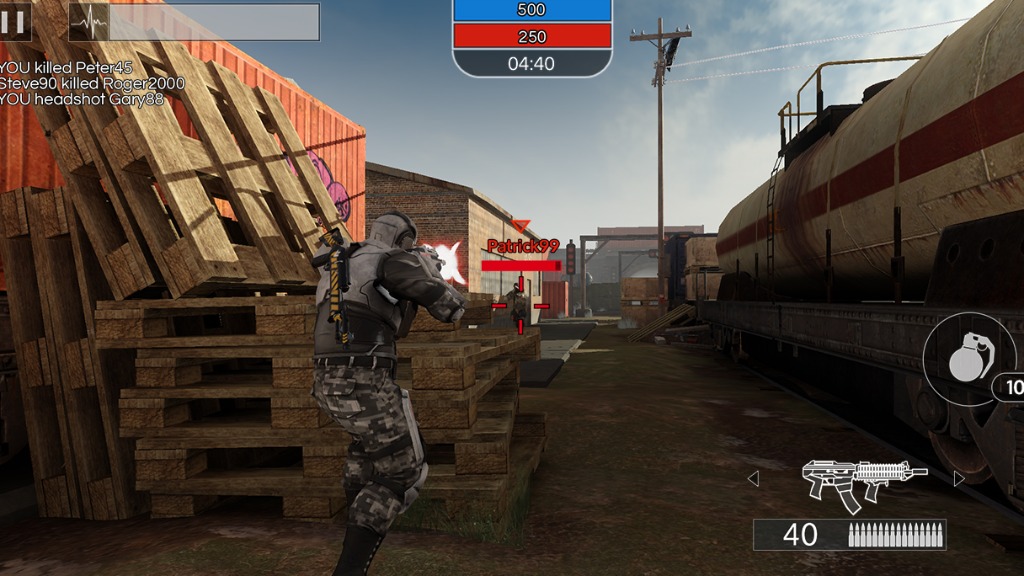Throw a grenade using the grenade button

967,358
